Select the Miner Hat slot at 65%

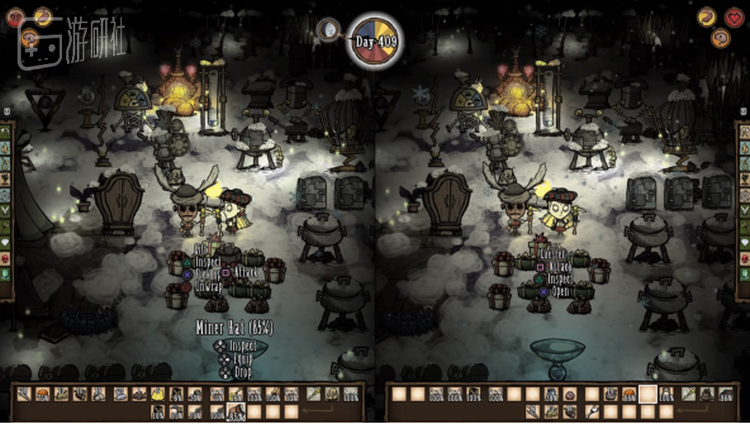tap(235, 411)
